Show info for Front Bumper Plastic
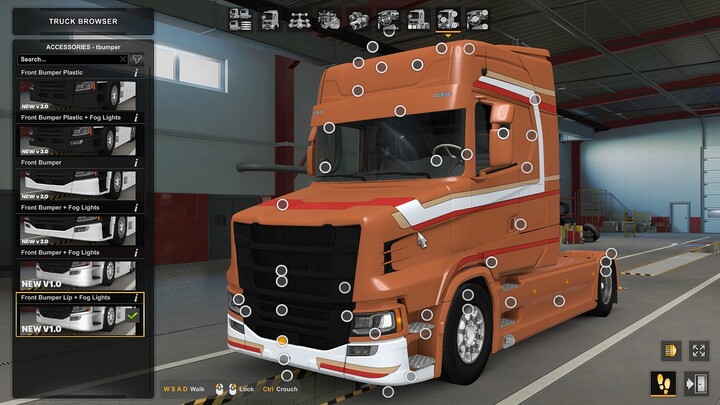The height and width of the screenshot is (405, 720). 136,73
